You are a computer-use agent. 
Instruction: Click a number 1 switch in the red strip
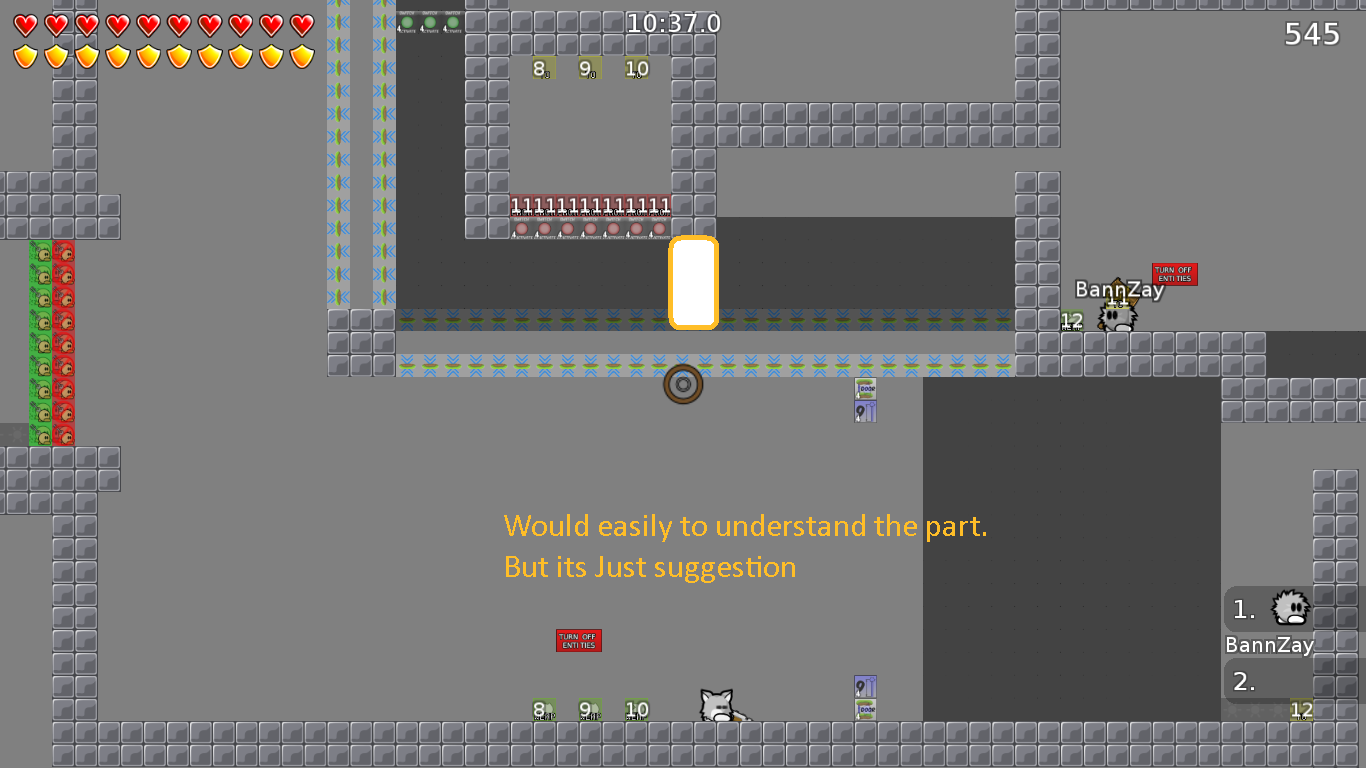[520, 205]
